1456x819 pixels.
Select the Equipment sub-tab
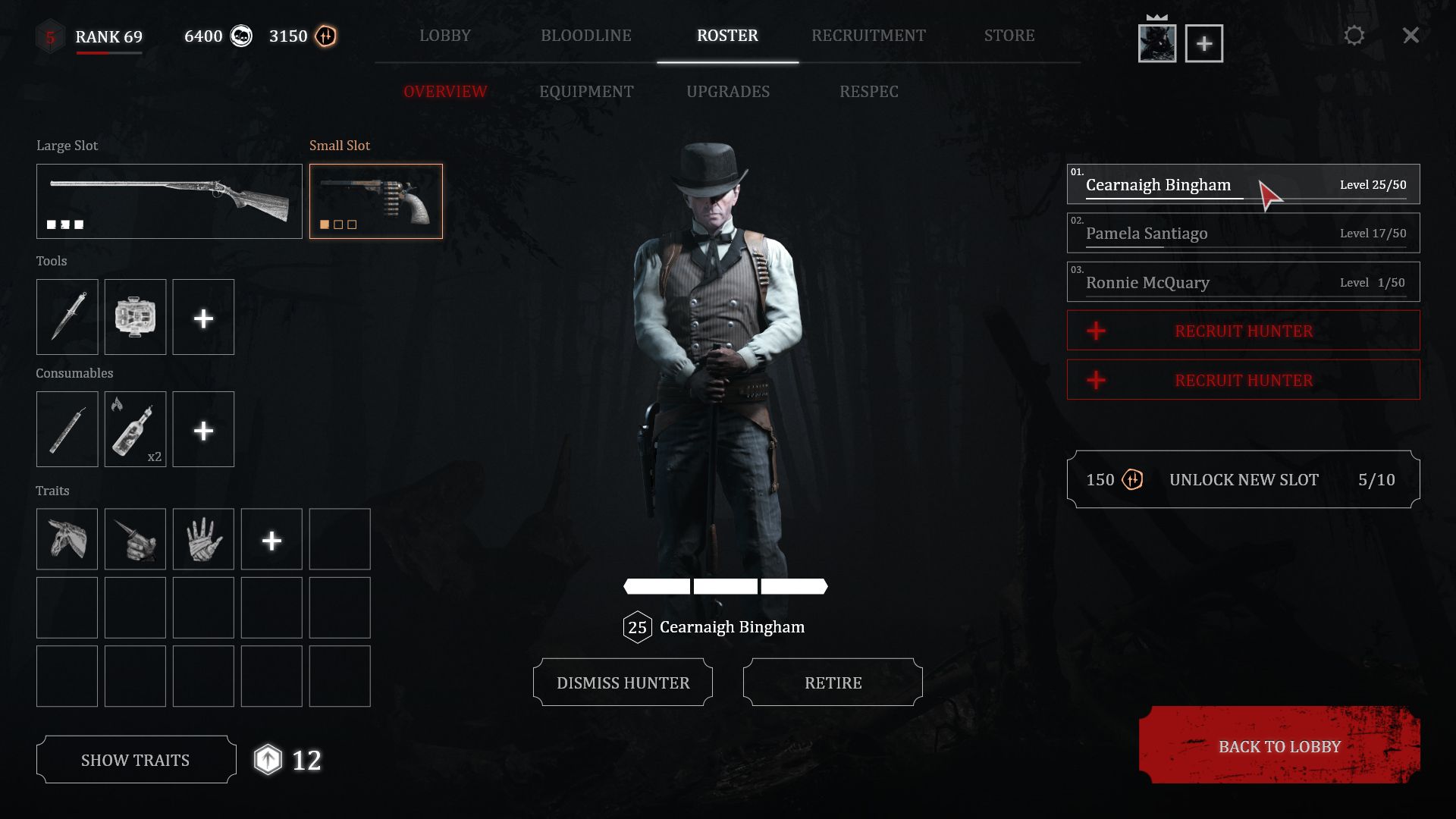(x=586, y=92)
